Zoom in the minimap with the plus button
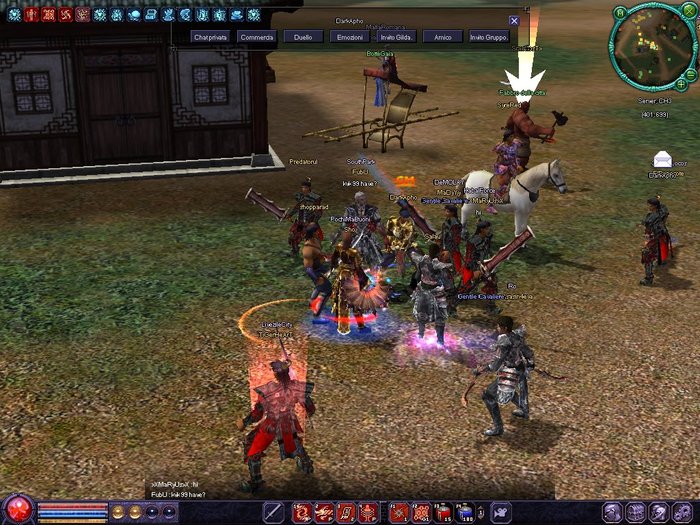This screenshot has width=700, height=525. click(x=682, y=86)
